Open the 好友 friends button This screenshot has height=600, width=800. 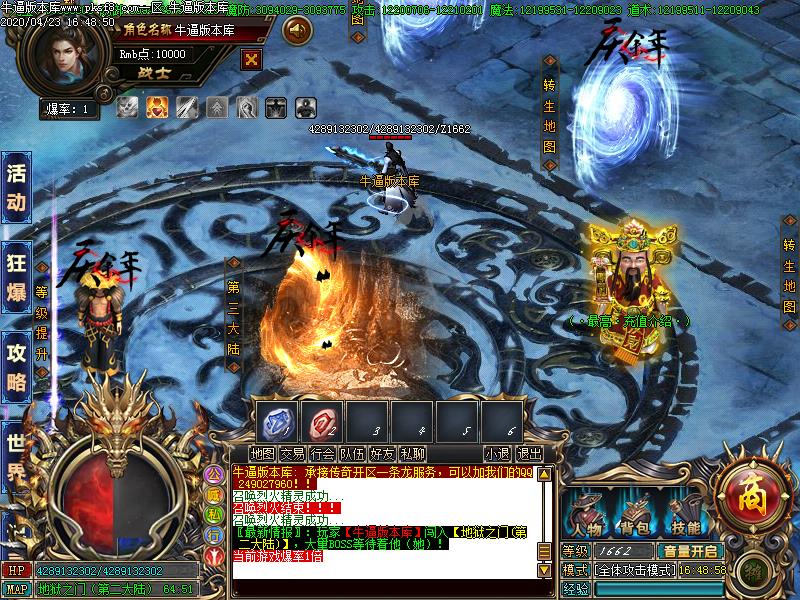click(382, 454)
